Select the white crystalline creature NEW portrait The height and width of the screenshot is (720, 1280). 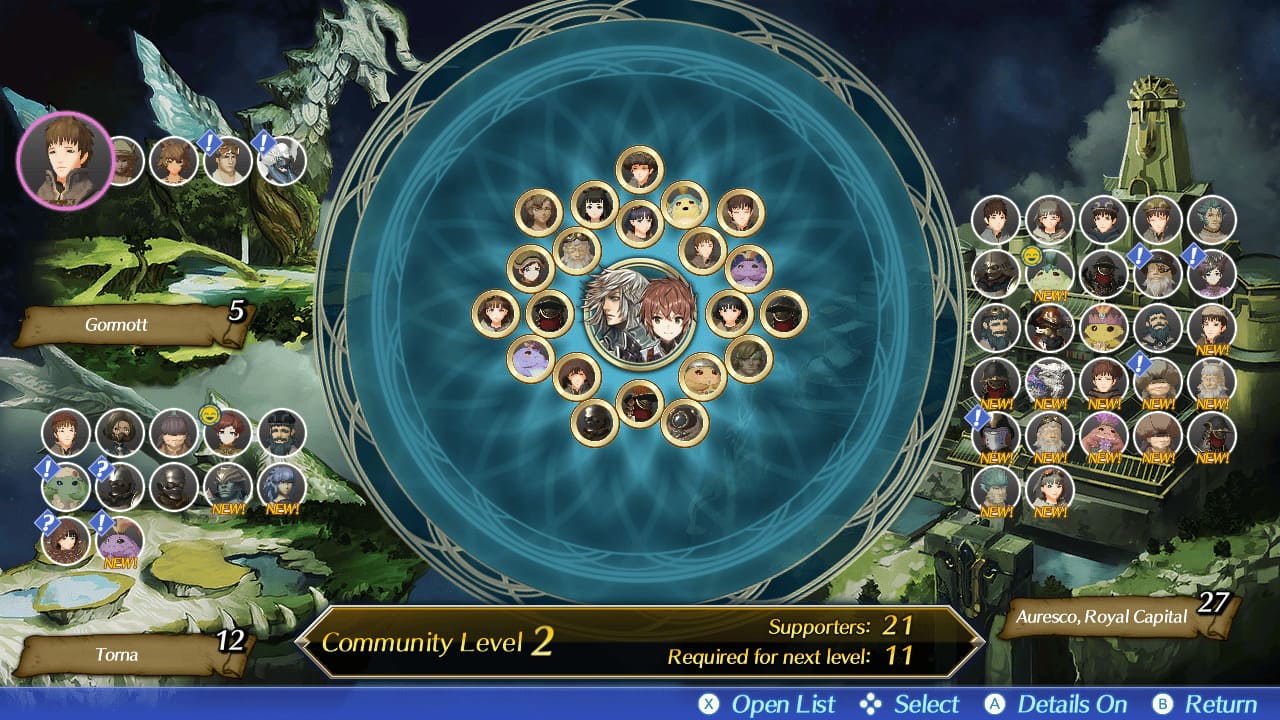coord(1050,381)
